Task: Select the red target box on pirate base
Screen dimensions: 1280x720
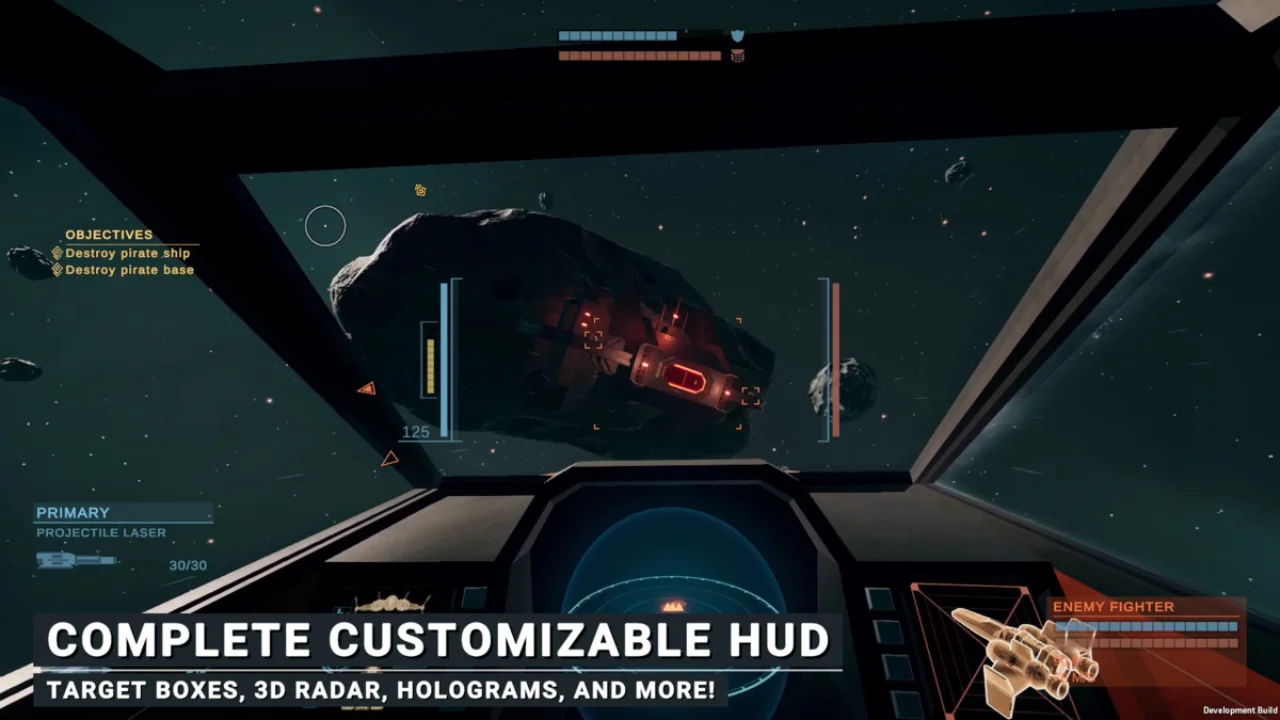Action: click(687, 378)
